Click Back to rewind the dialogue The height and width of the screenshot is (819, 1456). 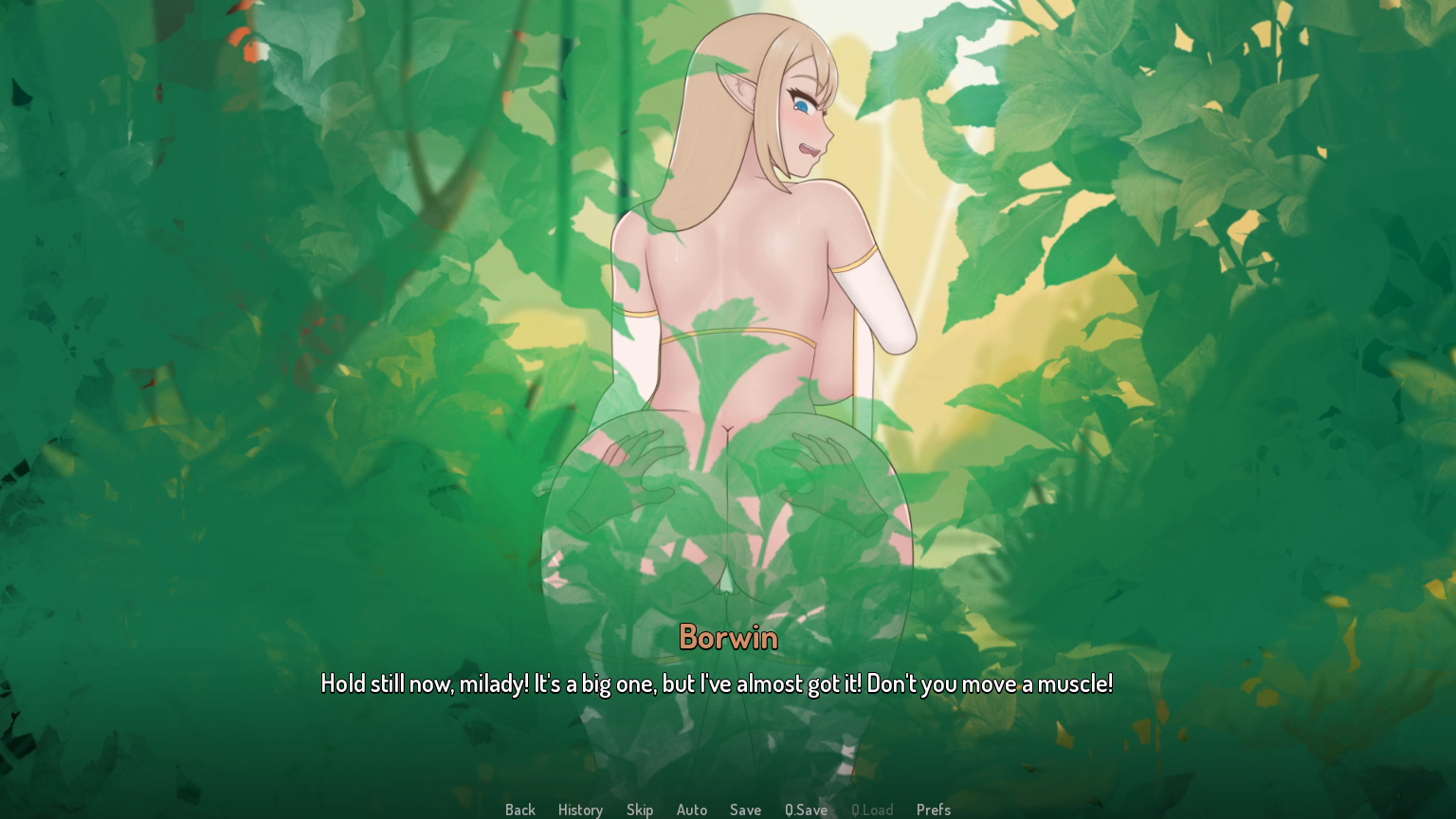tap(519, 810)
